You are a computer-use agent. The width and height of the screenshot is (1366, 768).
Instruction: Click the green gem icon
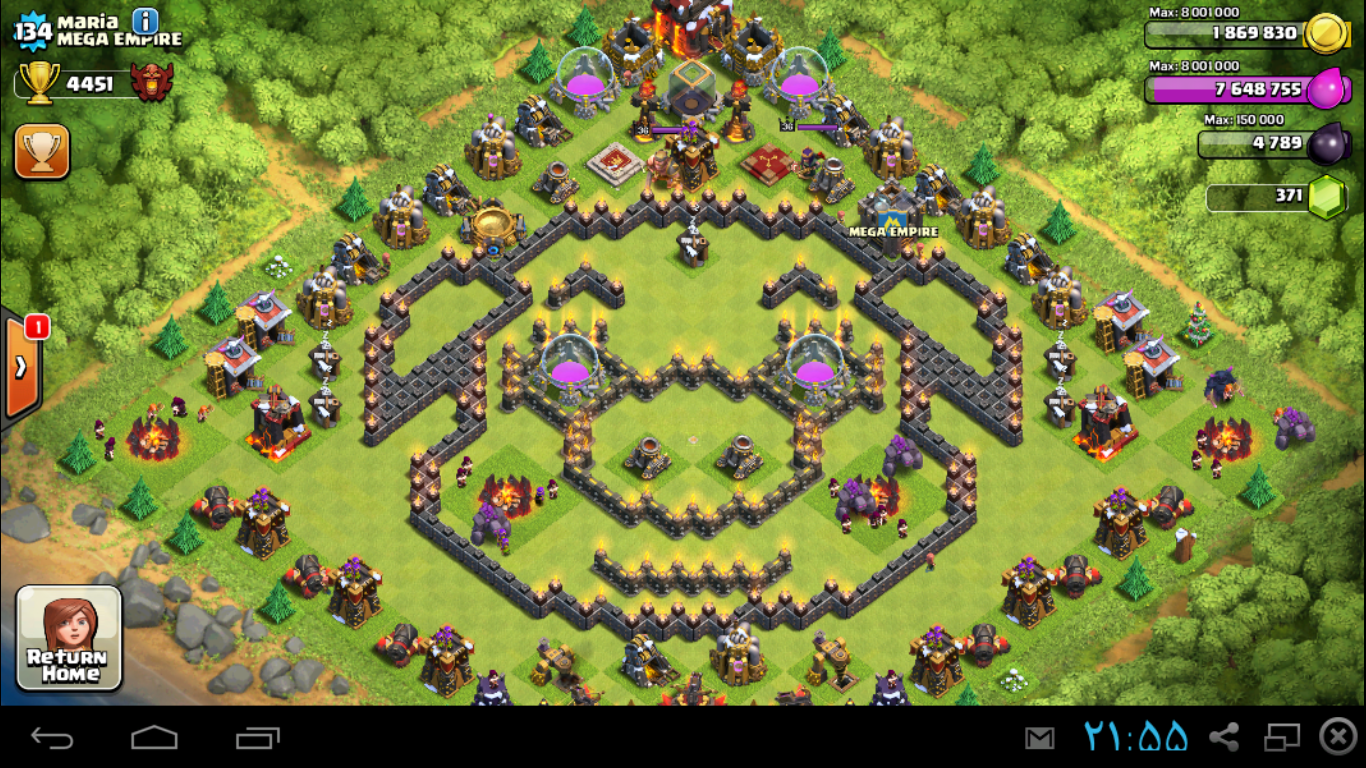pyautogui.click(x=1327, y=197)
